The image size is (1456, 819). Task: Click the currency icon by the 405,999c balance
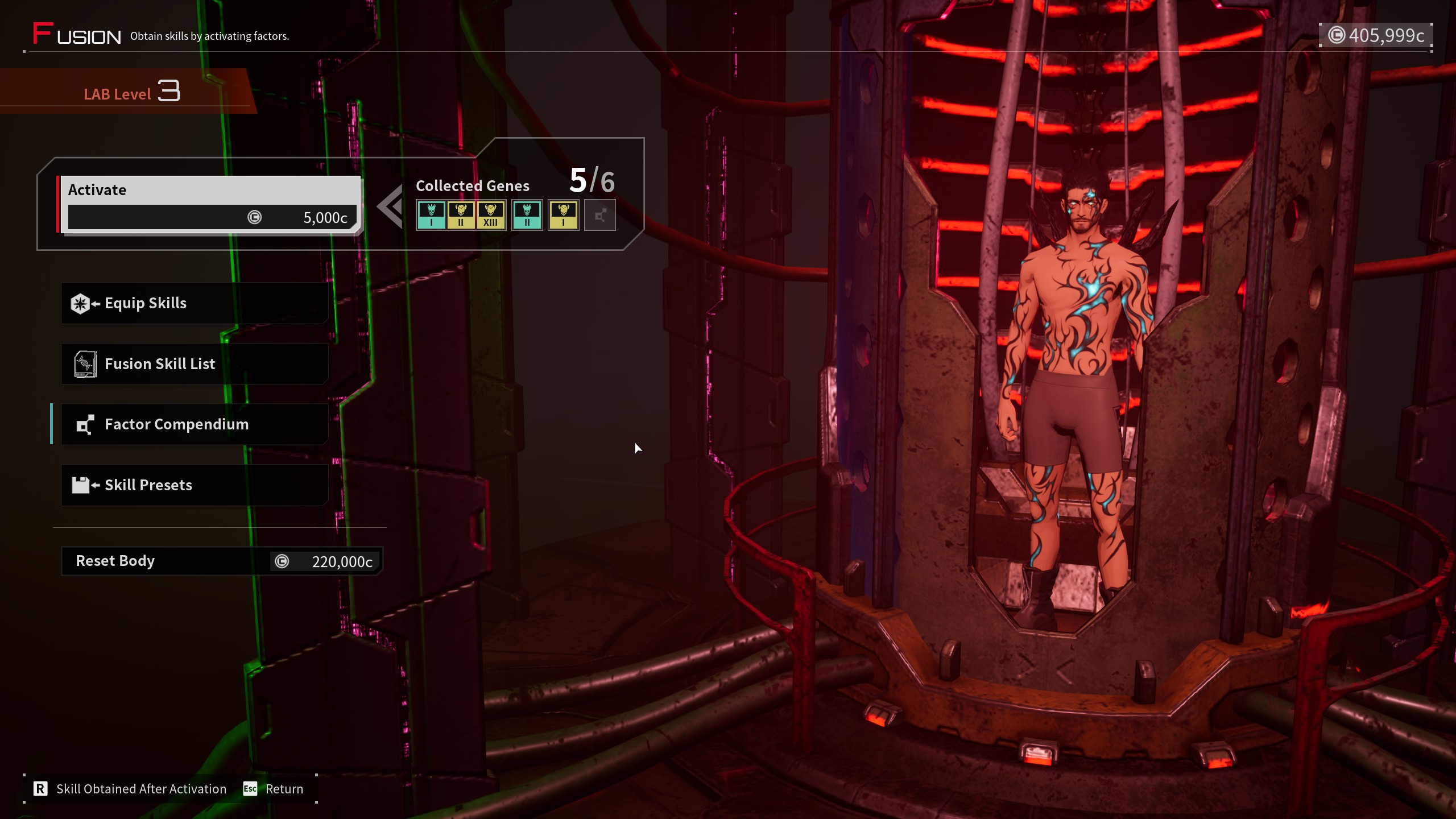[x=1338, y=35]
